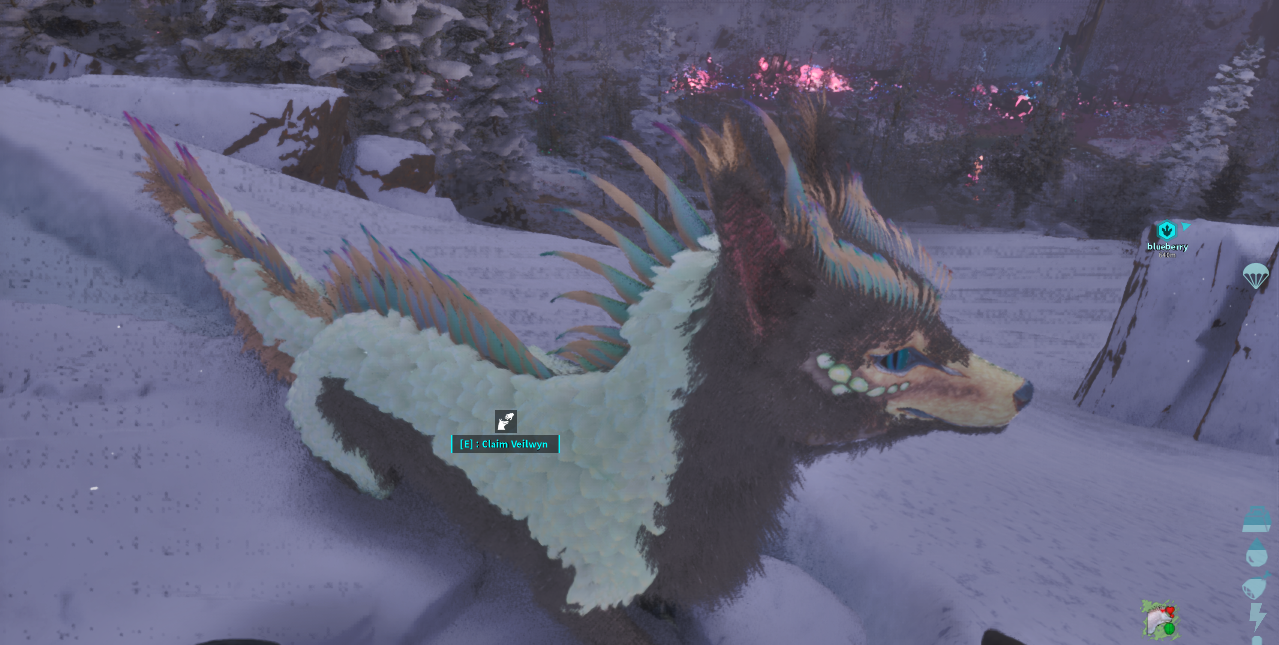The width and height of the screenshot is (1279, 645).
Task: Click the parachute glide icon
Action: click(x=1255, y=275)
